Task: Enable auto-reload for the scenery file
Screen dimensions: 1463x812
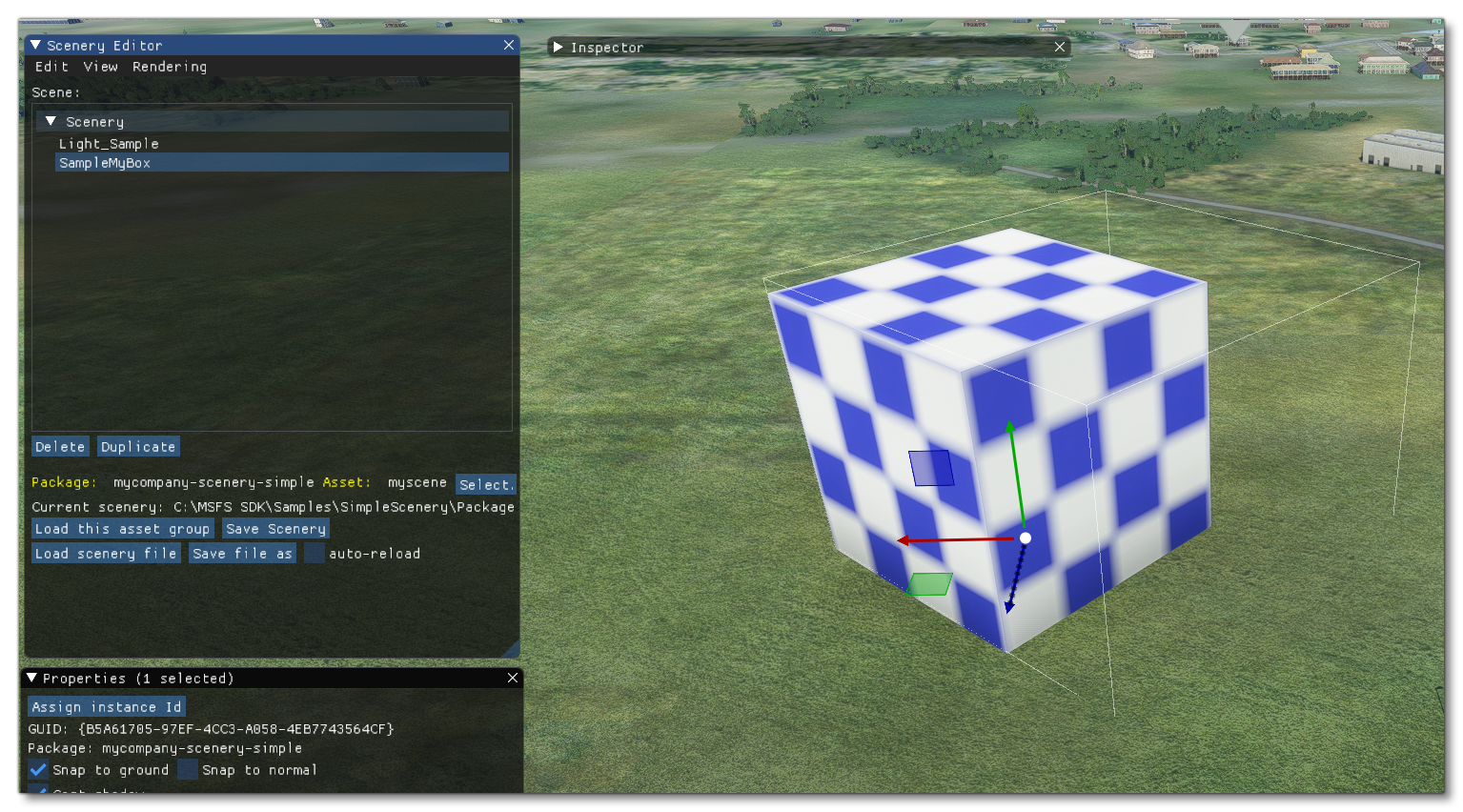Action: coord(315,553)
